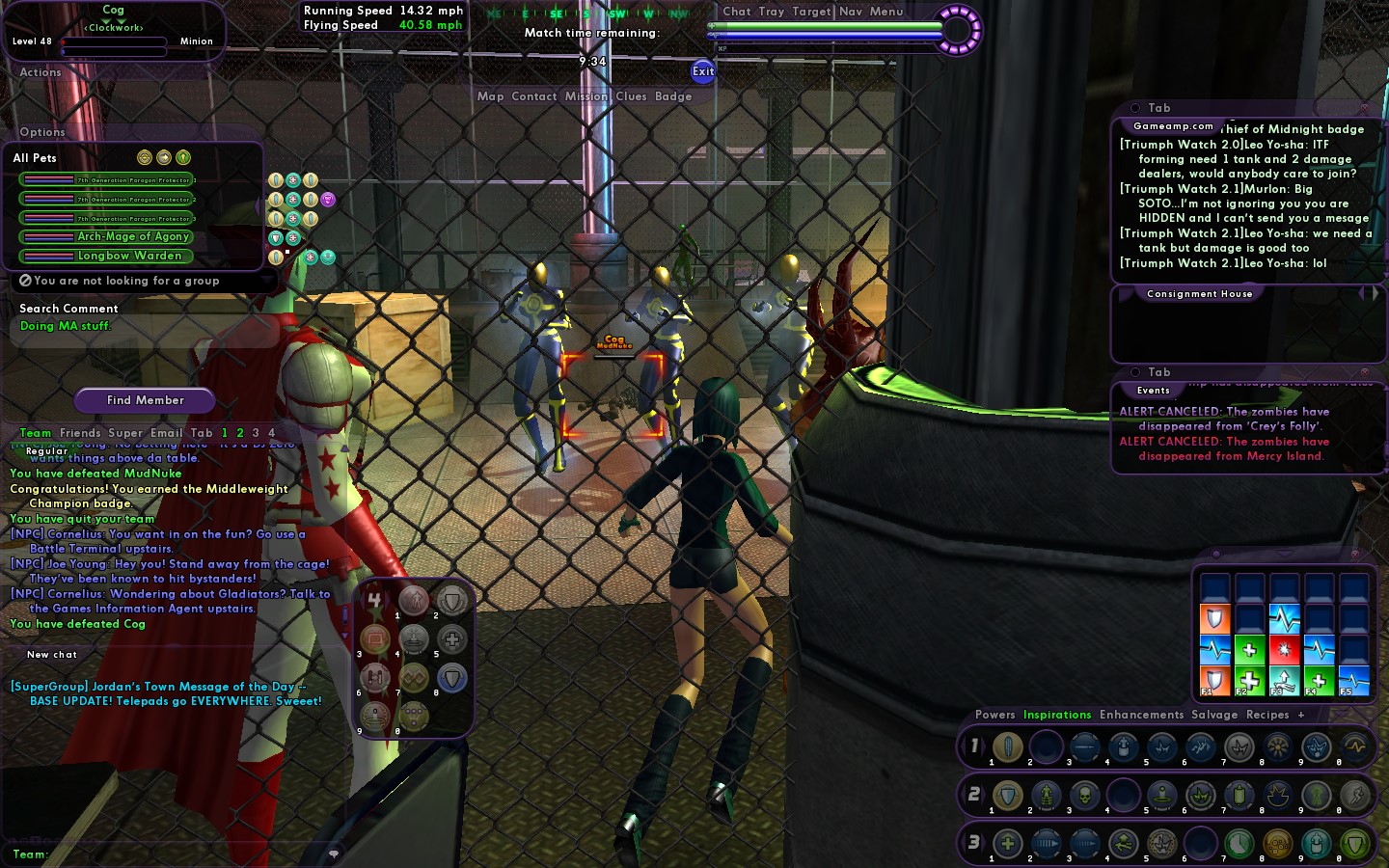Select the Longbow Warden pet
The image size is (1389, 868).
pyautogui.click(x=129, y=256)
